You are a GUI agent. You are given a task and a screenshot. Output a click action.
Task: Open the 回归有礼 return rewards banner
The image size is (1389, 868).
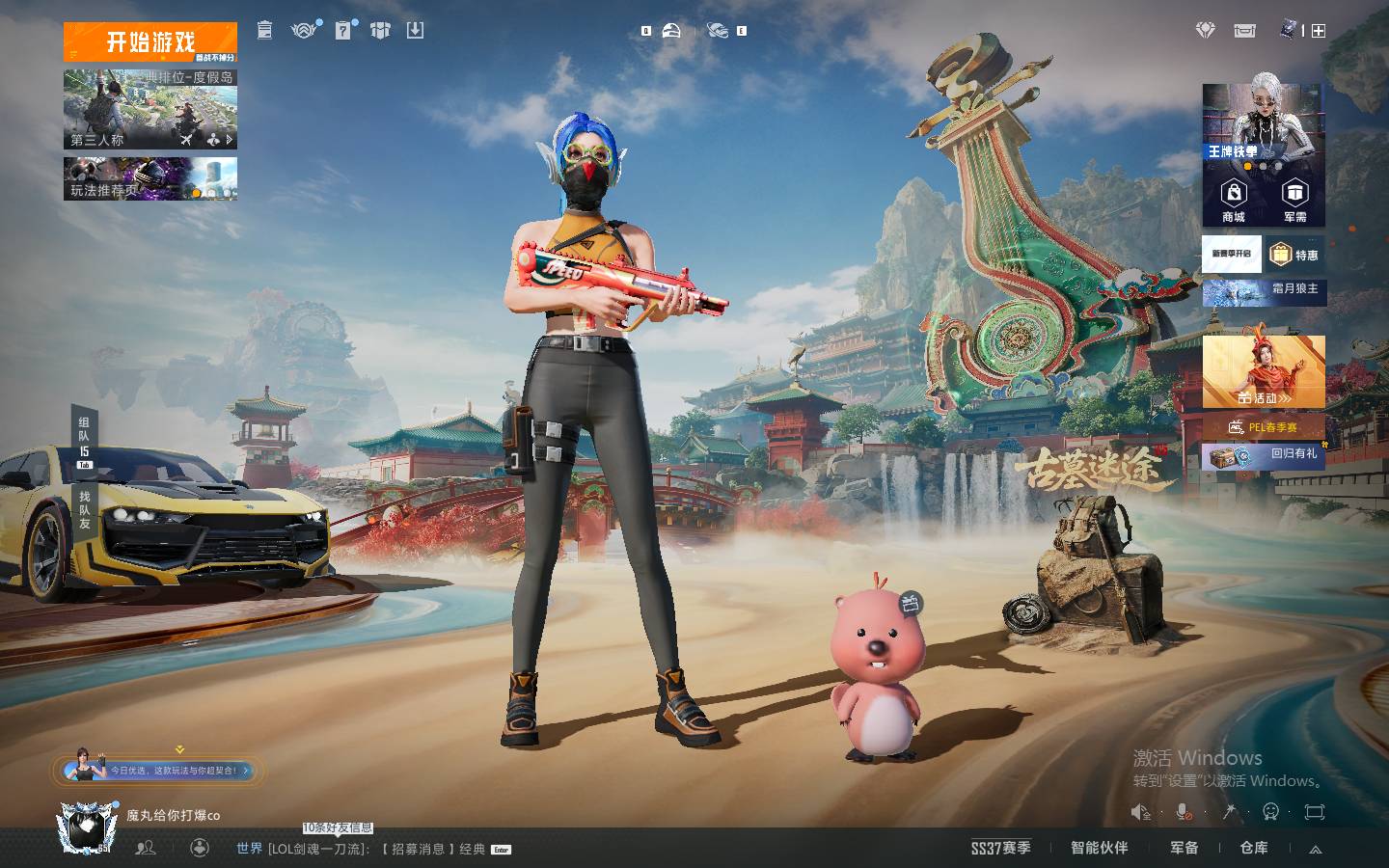pyautogui.click(x=1264, y=455)
